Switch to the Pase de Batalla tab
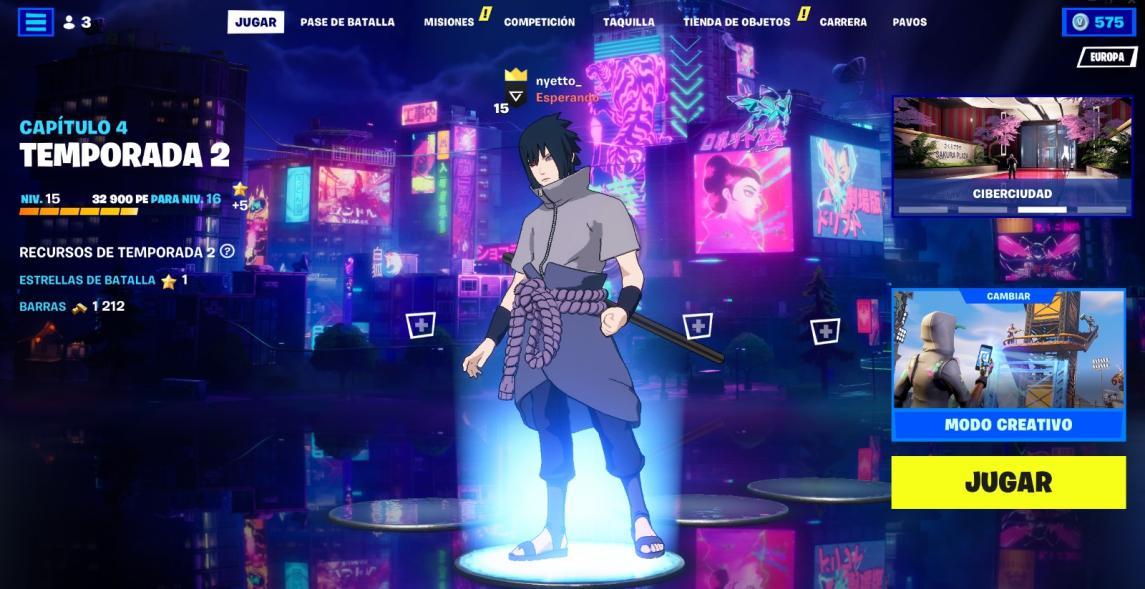Viewport: 1145px width, 589px height. click(347, 22)
